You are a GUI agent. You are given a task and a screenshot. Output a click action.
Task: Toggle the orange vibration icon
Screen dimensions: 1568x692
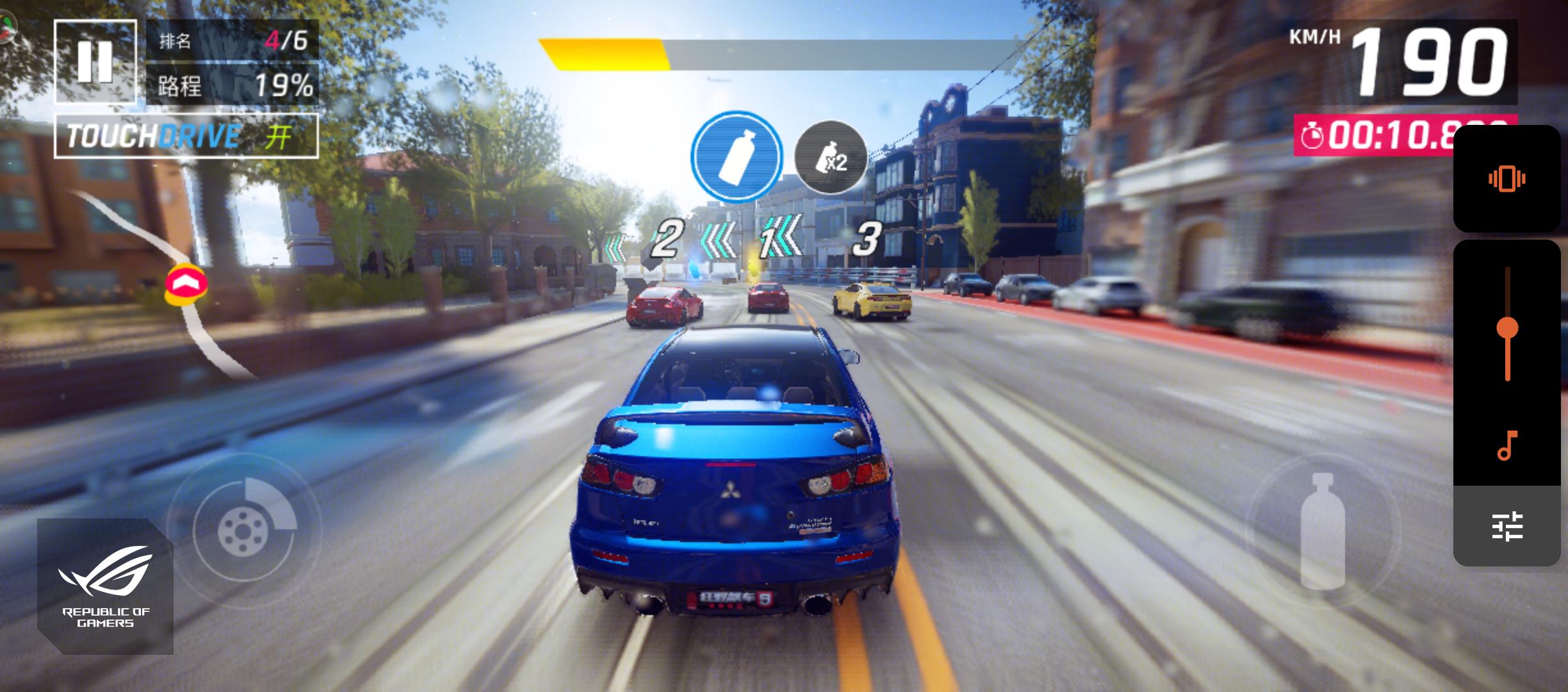(1507, 179)
